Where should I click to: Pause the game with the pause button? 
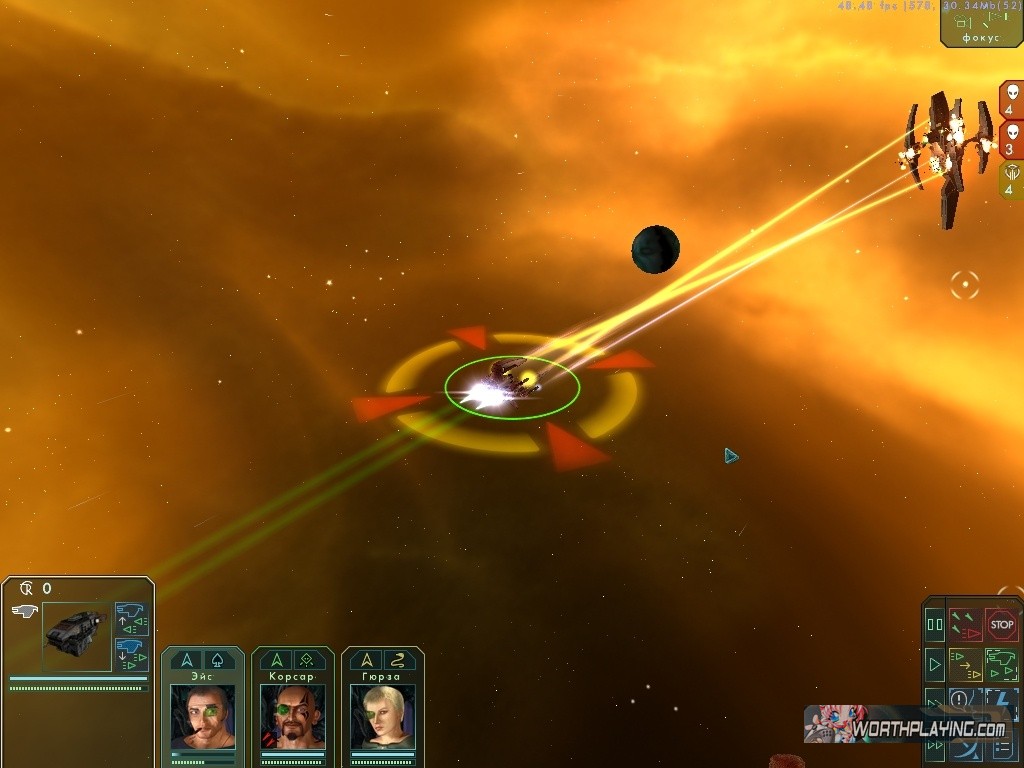tap(935, 625)
